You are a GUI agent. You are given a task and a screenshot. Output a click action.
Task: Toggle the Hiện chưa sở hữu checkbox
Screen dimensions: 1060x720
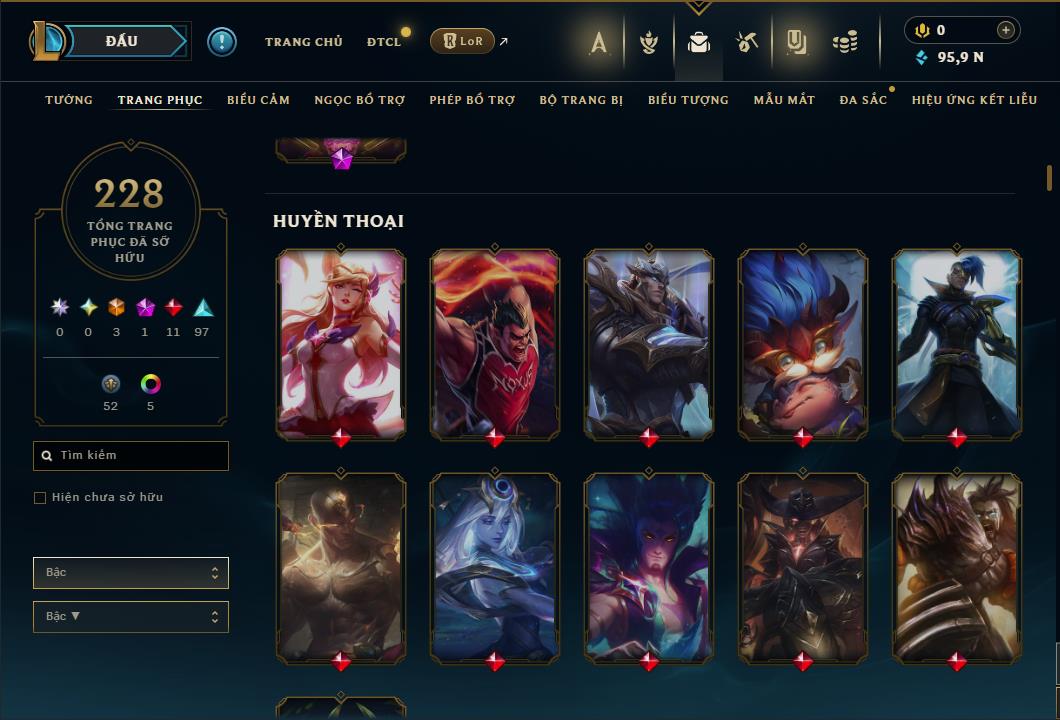[40, 498]
